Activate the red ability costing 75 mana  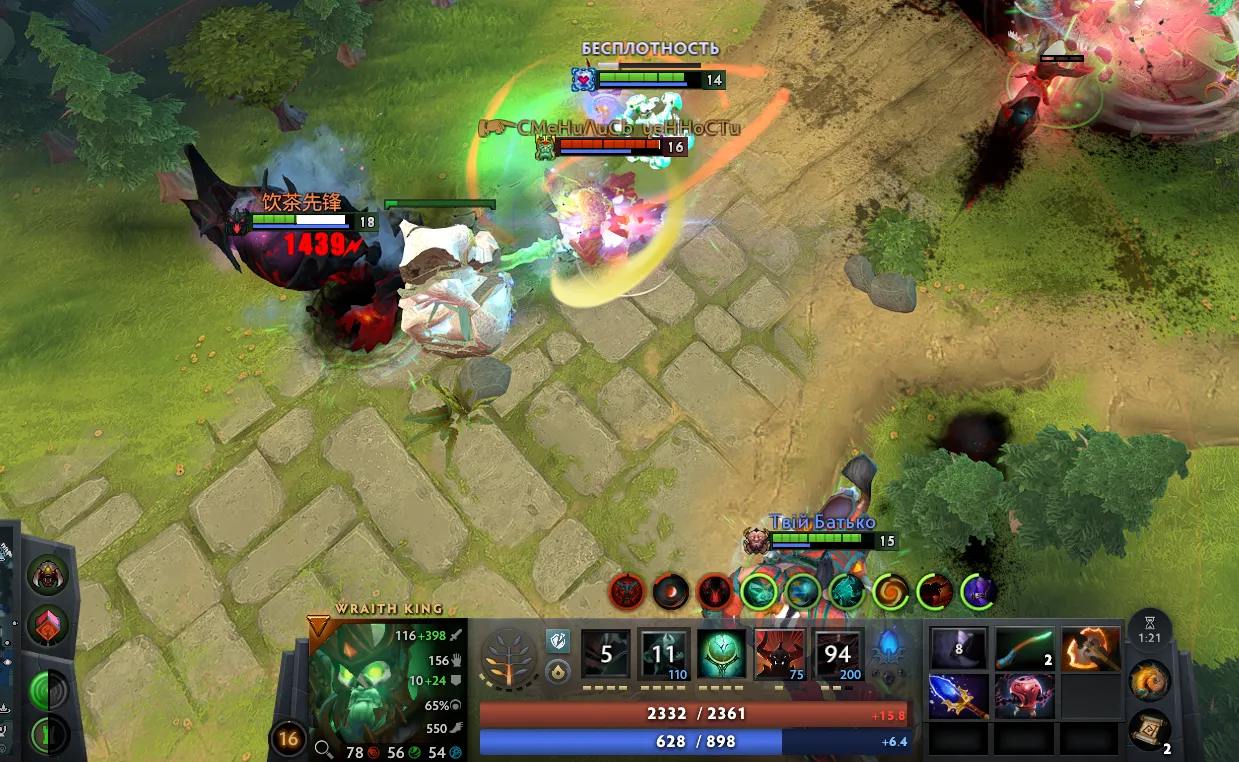point(780,655)
